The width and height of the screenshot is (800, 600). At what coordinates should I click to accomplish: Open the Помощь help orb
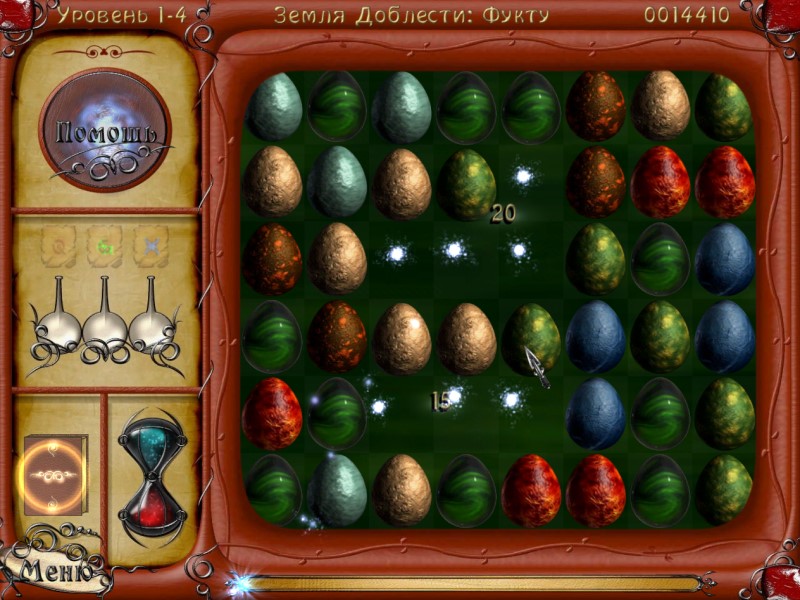(105, 130)
